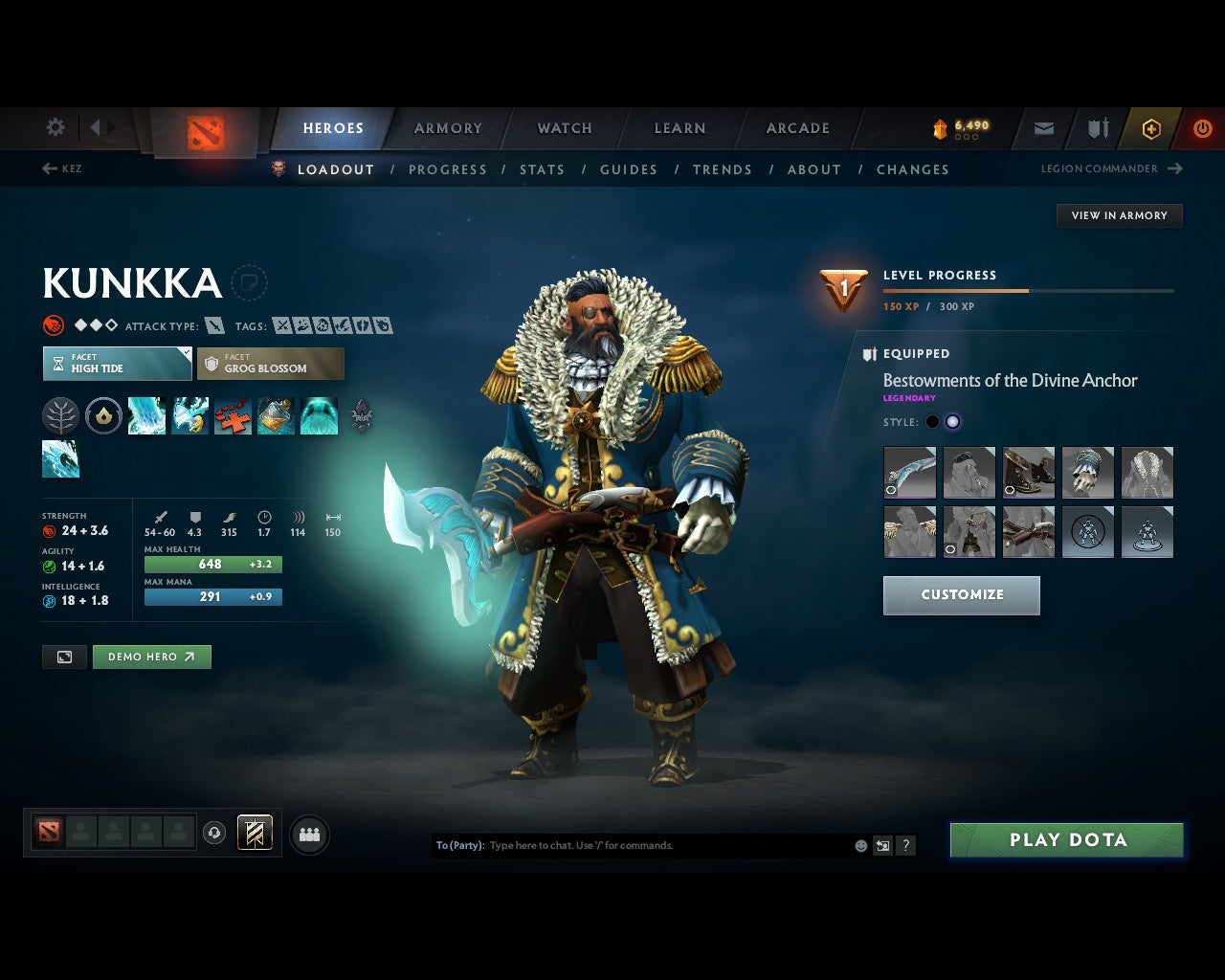Image resolution: width=1225 pixels, height=980 pixels.
Task: Select the second style option for Divine Anchor
Action: click(953, 421)
